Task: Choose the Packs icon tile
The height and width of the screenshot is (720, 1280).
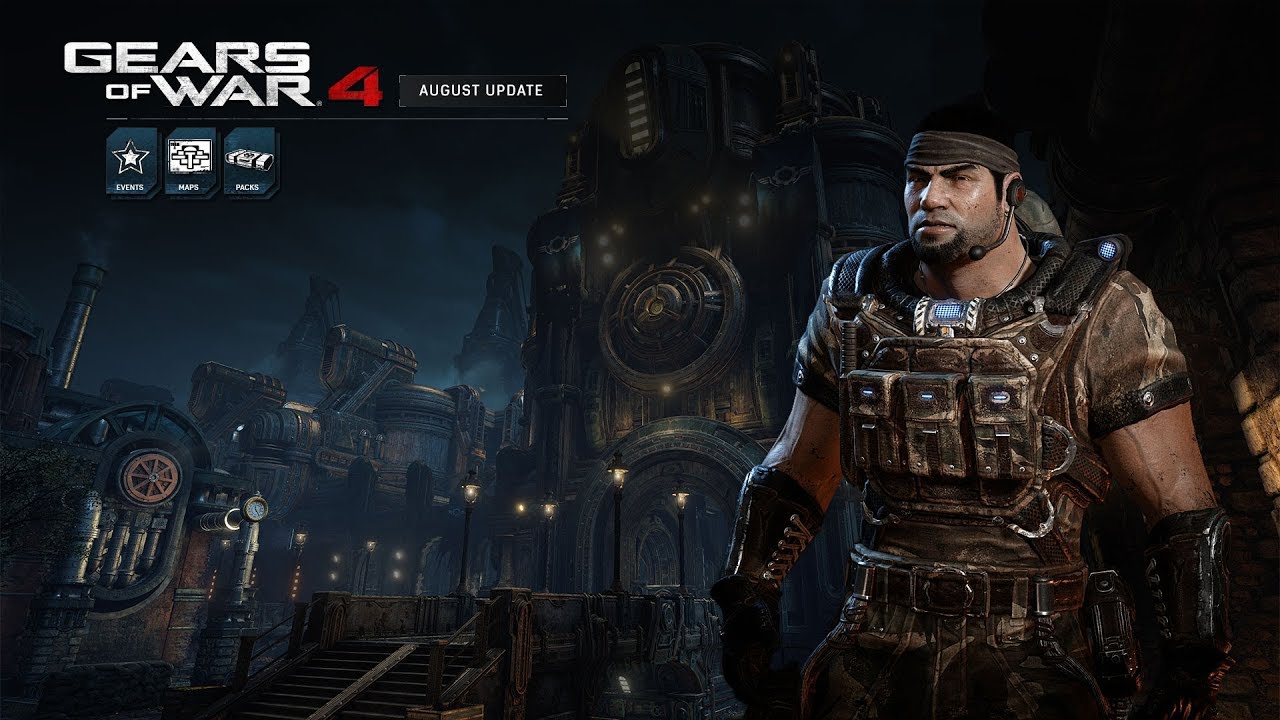Action: (x=250, y=162)
